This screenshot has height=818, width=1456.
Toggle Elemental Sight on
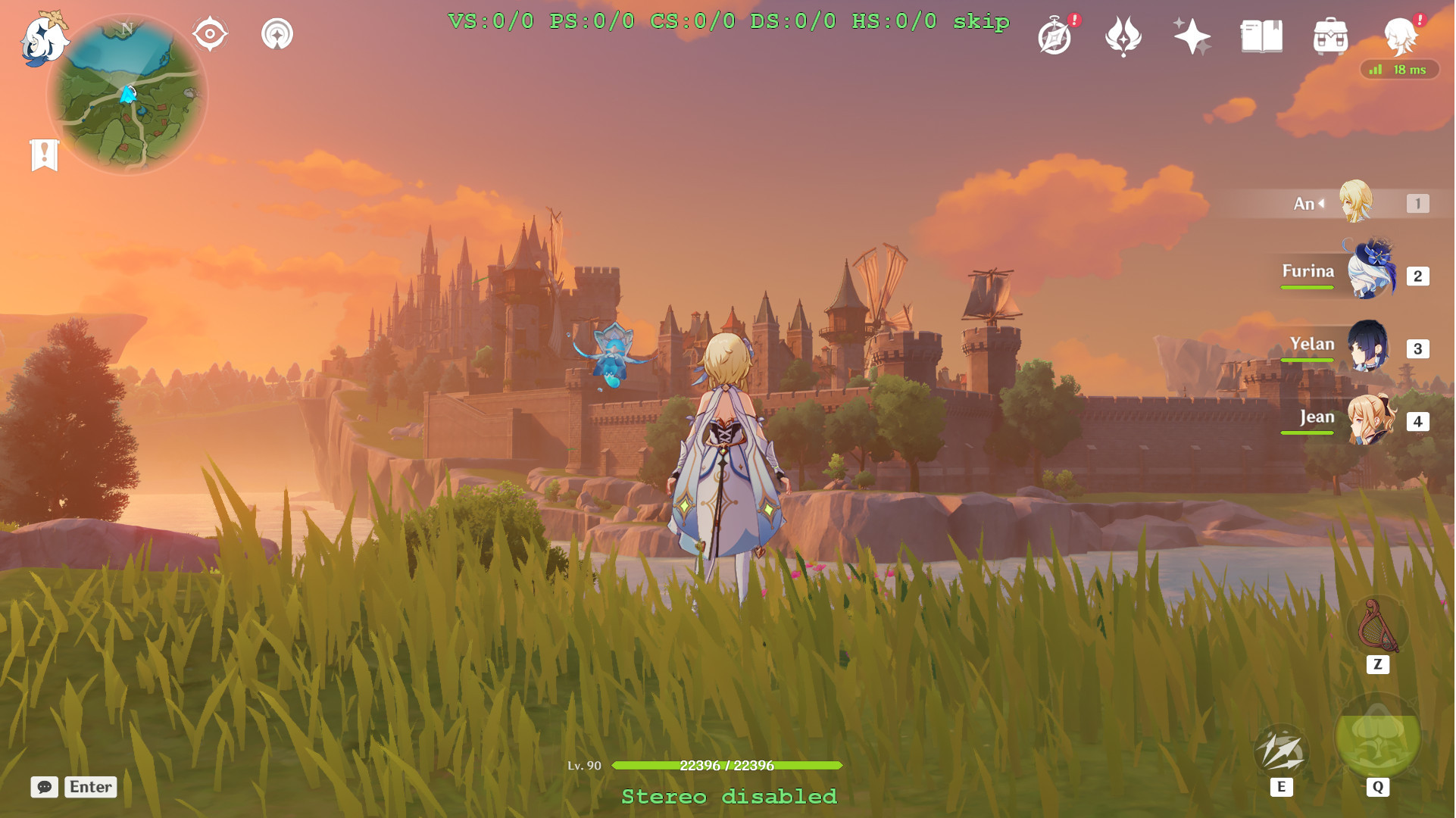208,33
